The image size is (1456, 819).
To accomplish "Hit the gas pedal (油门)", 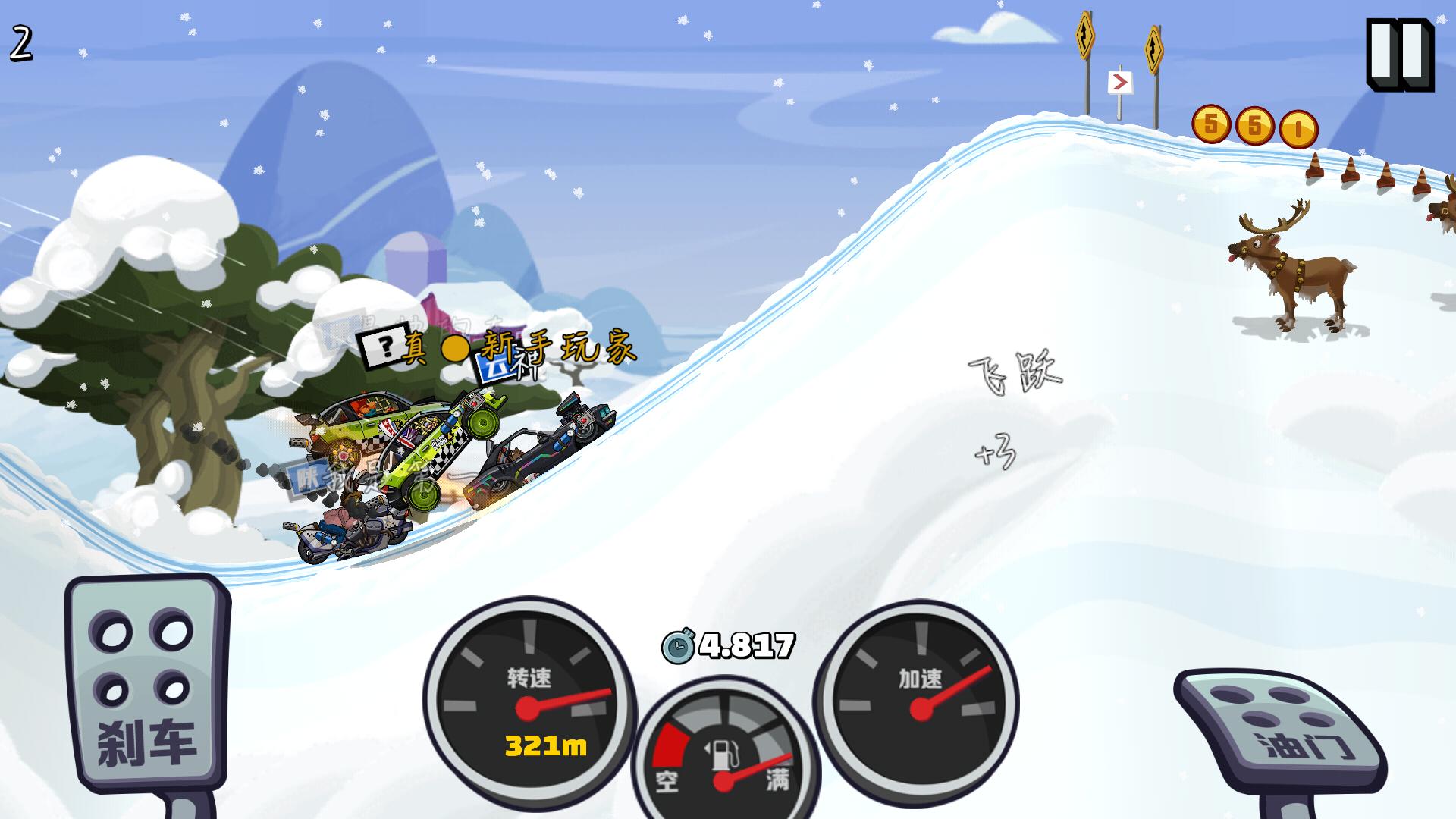I will (1283, 730).
